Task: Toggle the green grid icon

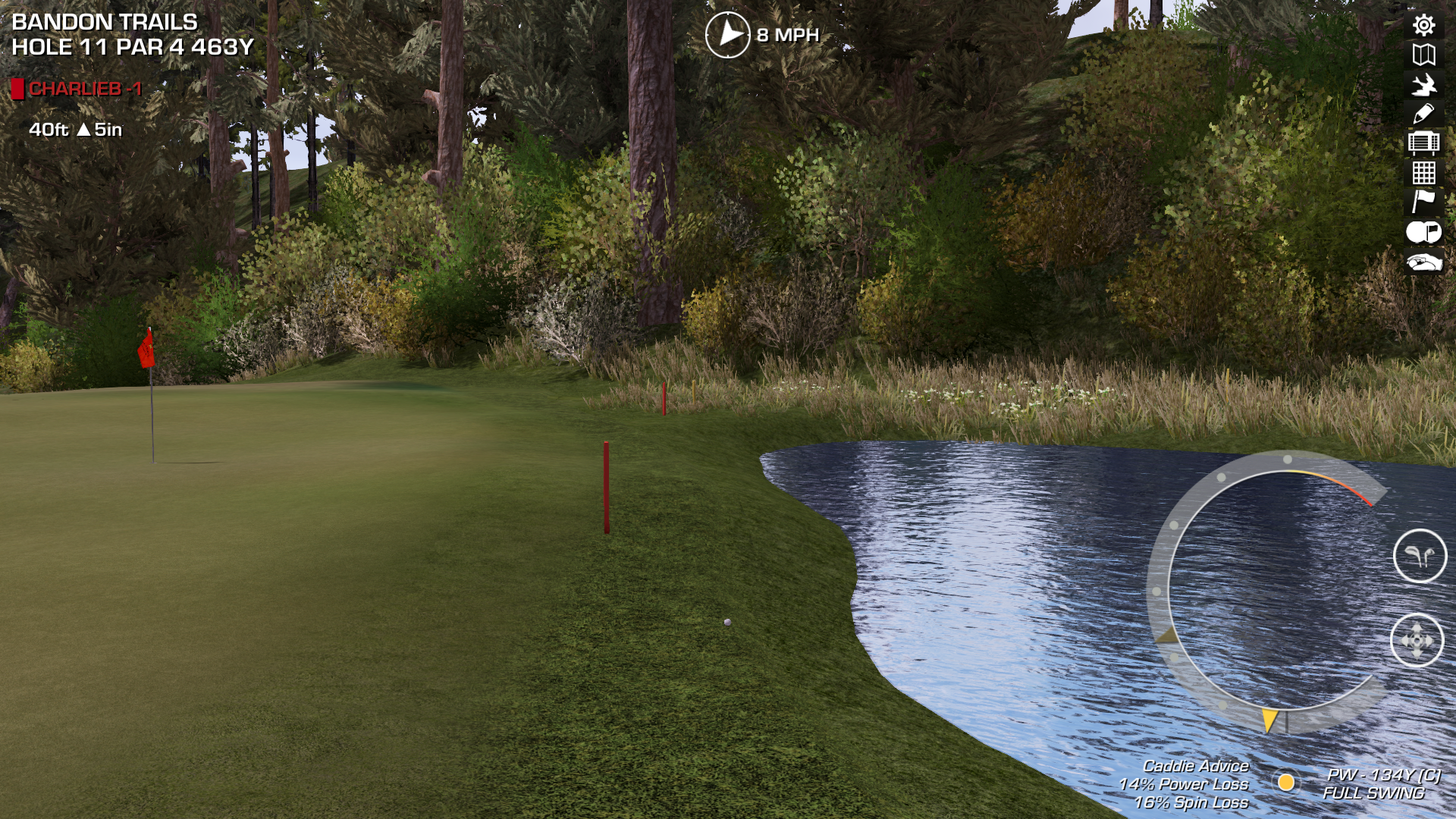Action: point(1423,173)
